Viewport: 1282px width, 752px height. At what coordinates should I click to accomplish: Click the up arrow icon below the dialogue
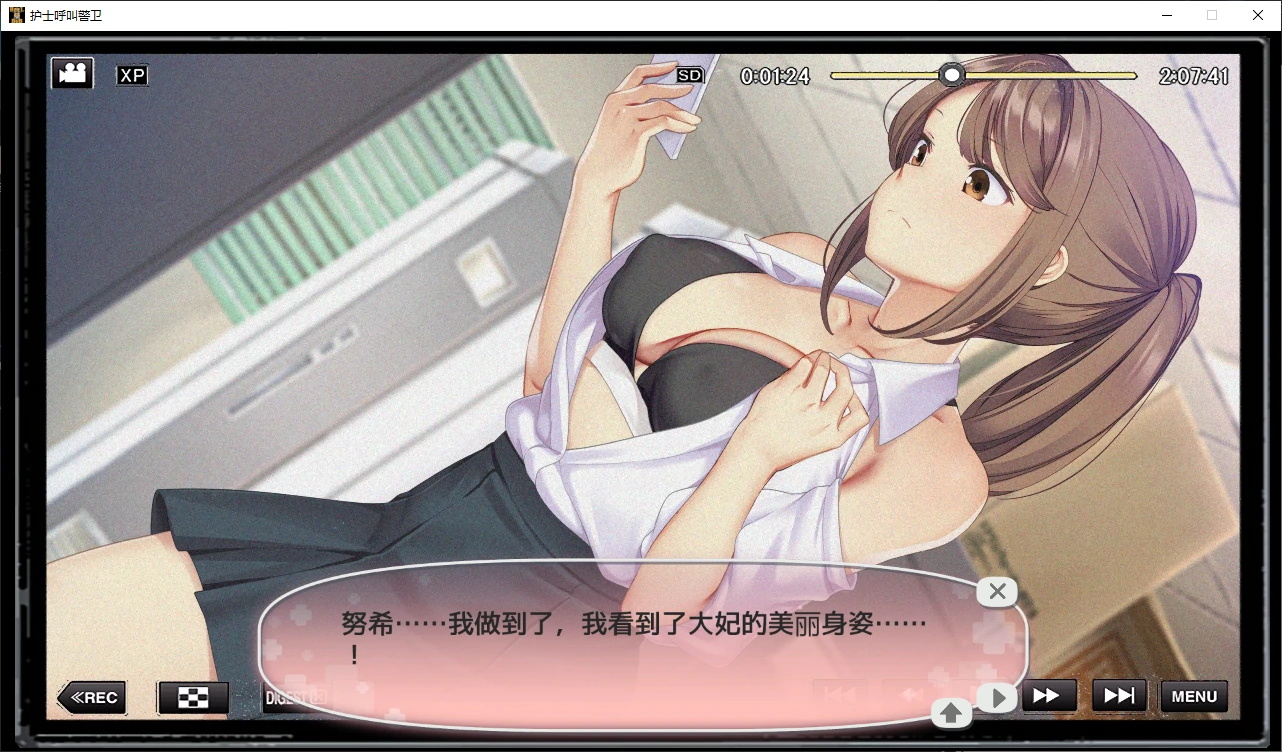point(951,712)
